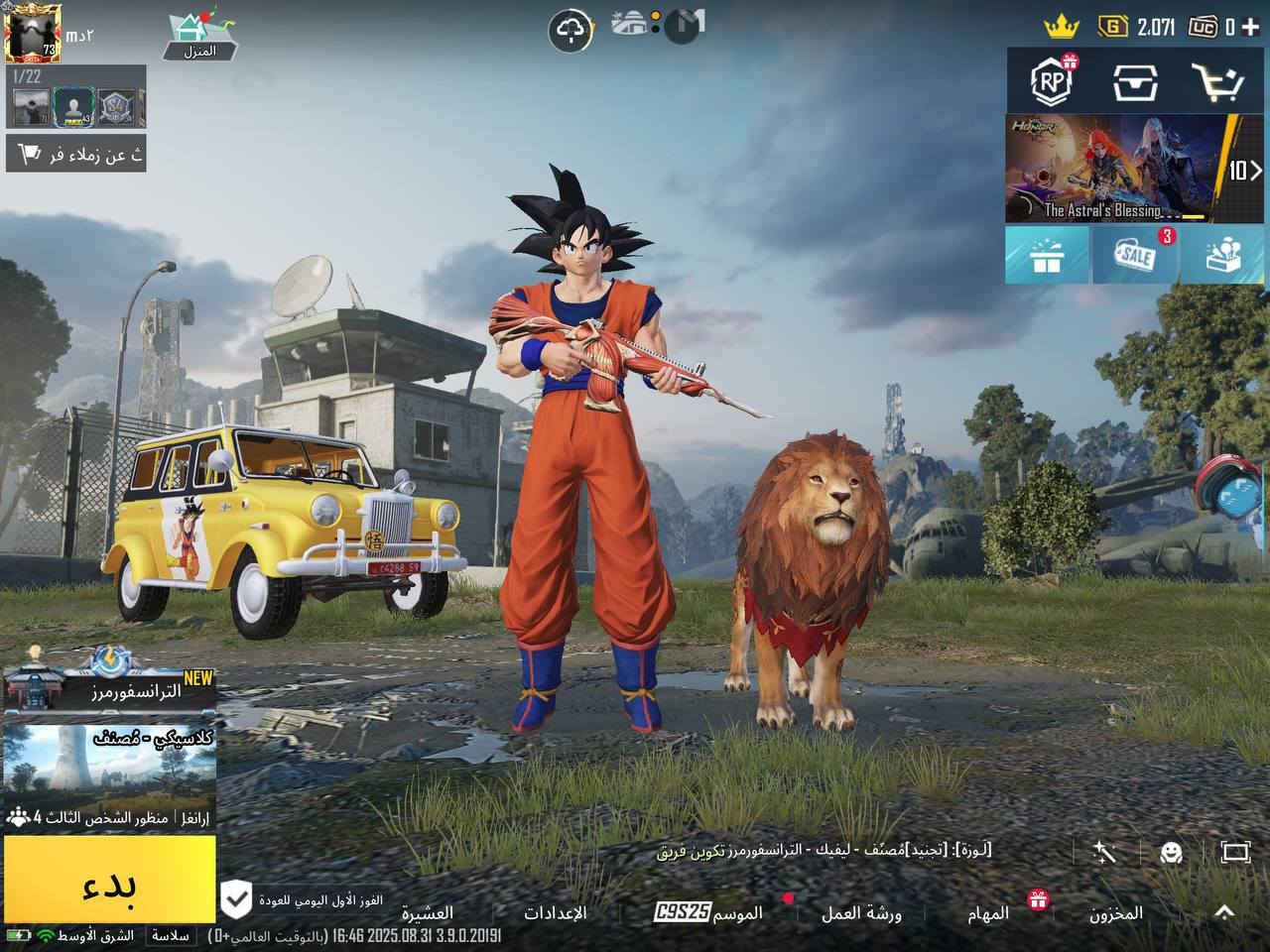This screenshot has width=1270, height=952.
Task: Open the gift box rewards icon
Action: click(x=1046, y=256)
